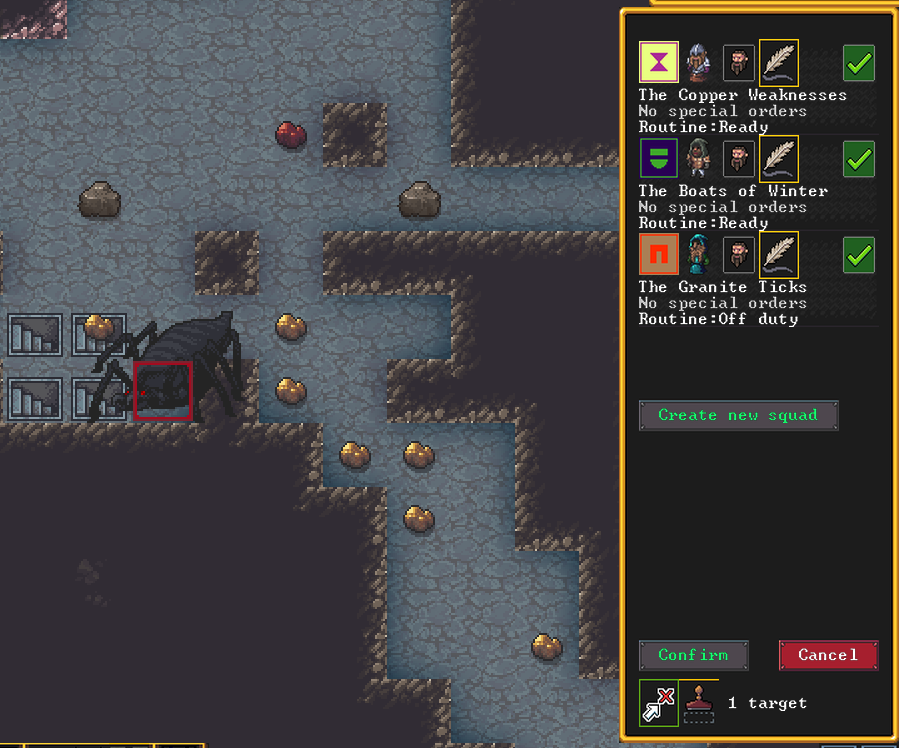Create new squad

pos(738,415)
